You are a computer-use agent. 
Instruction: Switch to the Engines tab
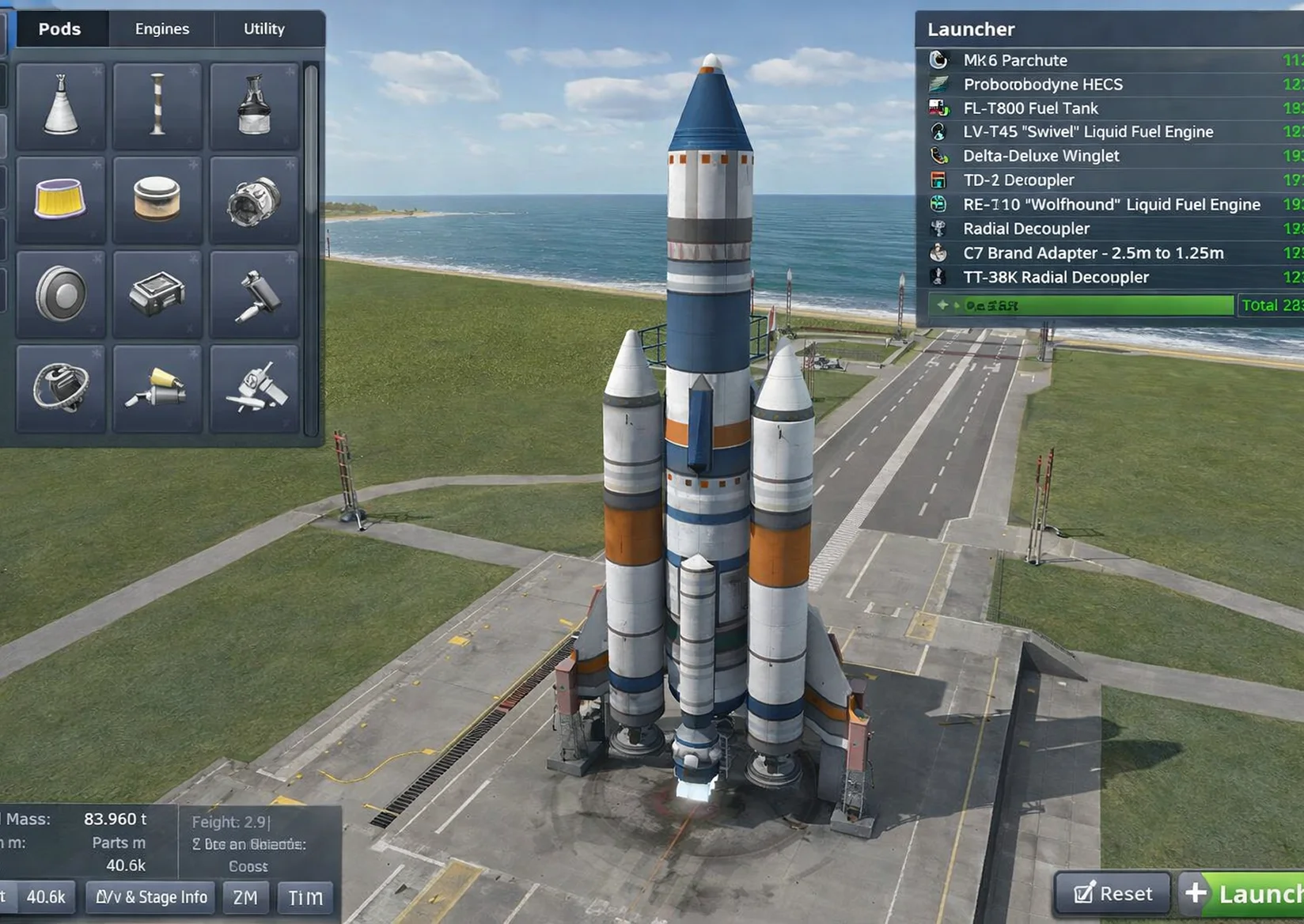161,28
